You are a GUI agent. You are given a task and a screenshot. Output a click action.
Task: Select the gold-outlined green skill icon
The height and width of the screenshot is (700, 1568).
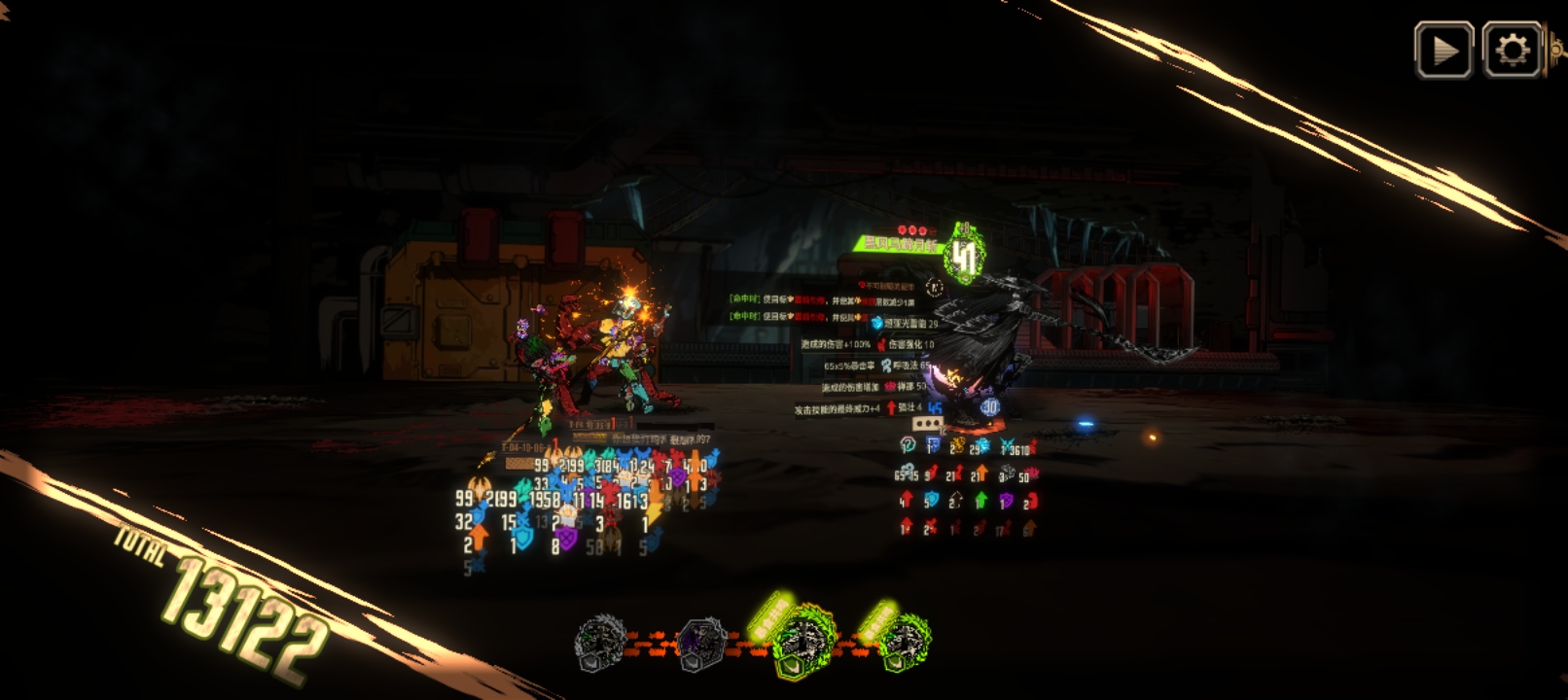pos(803,642)
